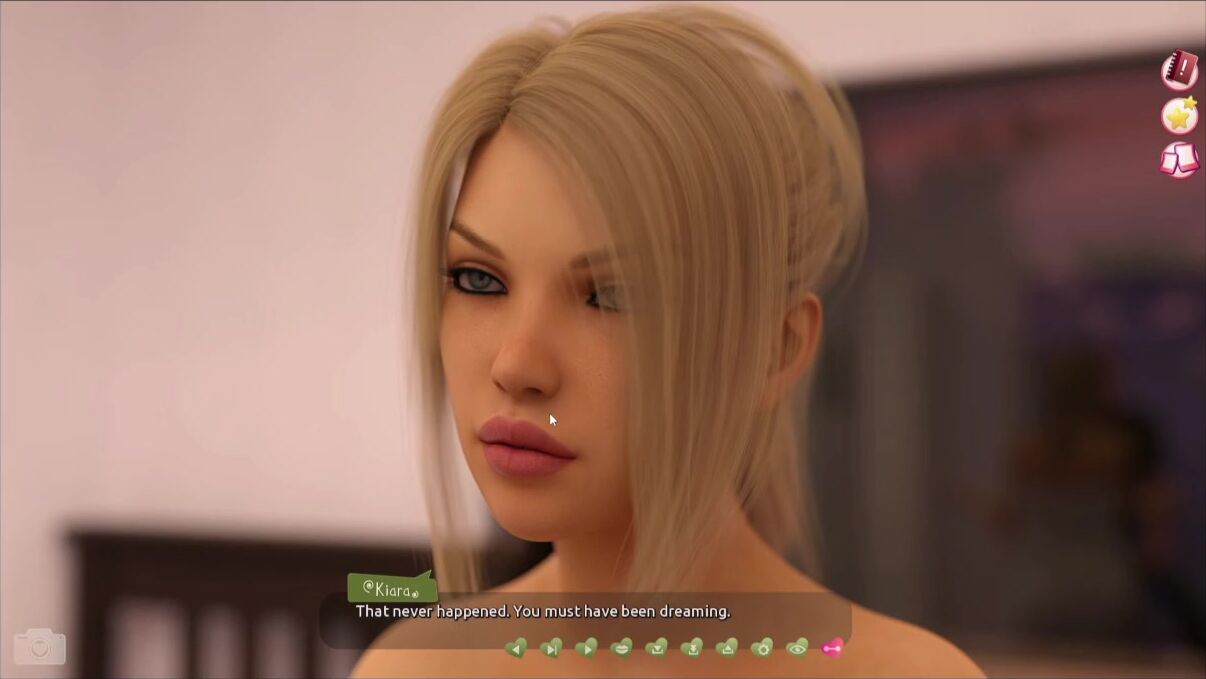Hide the interface with the eye heart
The width and height of the screenshot is (1206, 679).
(797, 648)
